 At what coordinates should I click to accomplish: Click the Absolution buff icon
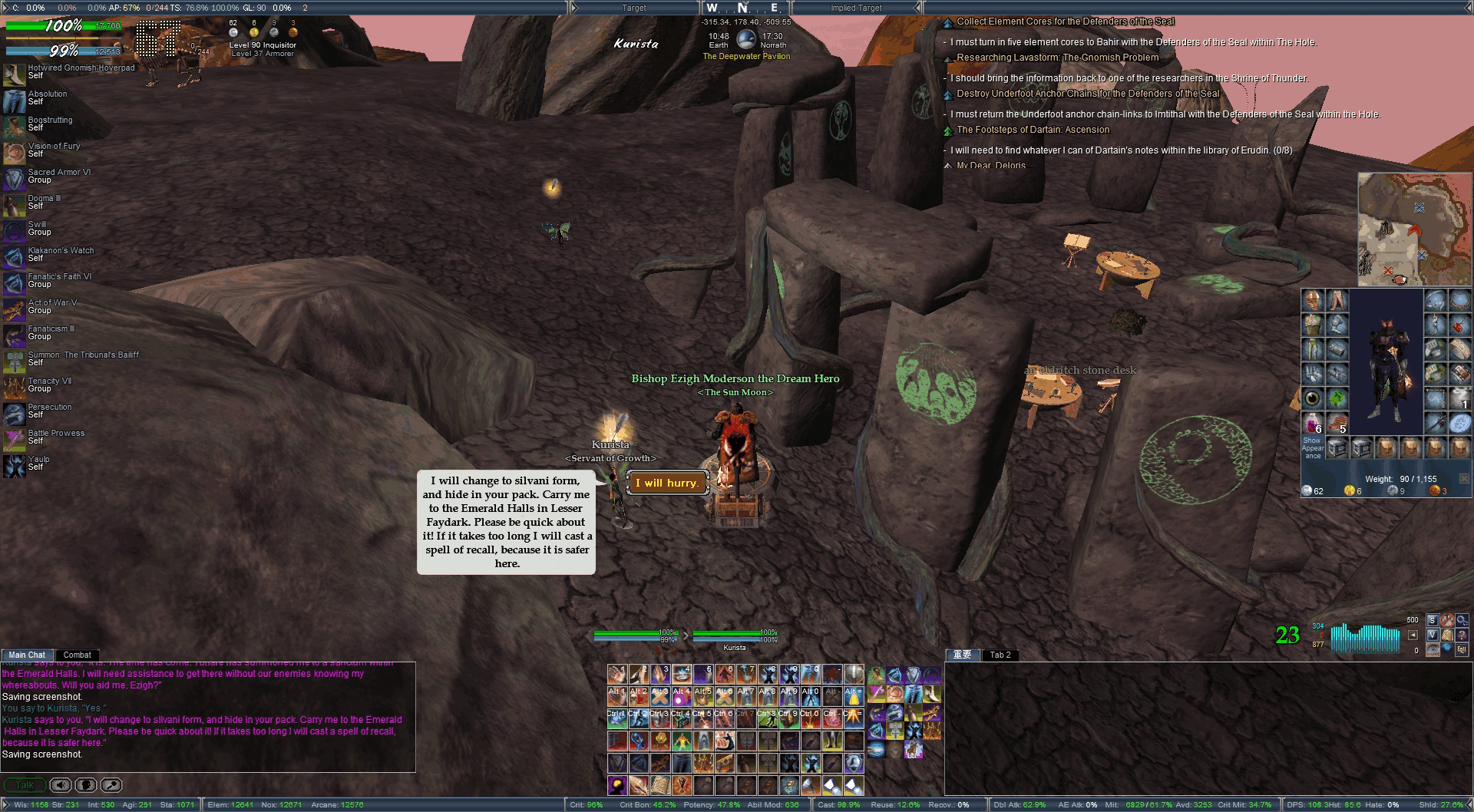pyautogui.click(x=14, y=101)
